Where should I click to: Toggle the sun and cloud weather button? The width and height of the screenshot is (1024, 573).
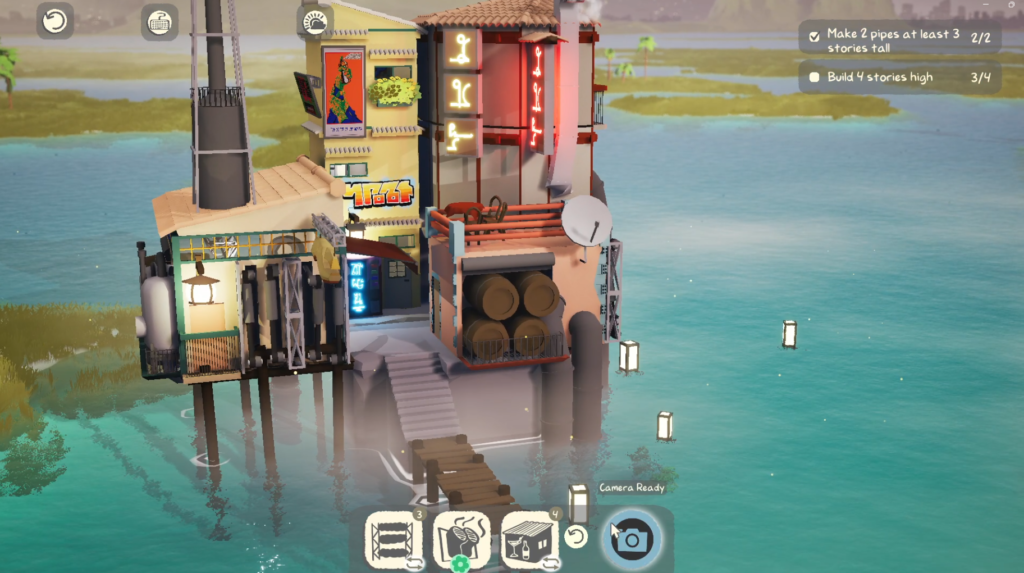click(315, 21)
